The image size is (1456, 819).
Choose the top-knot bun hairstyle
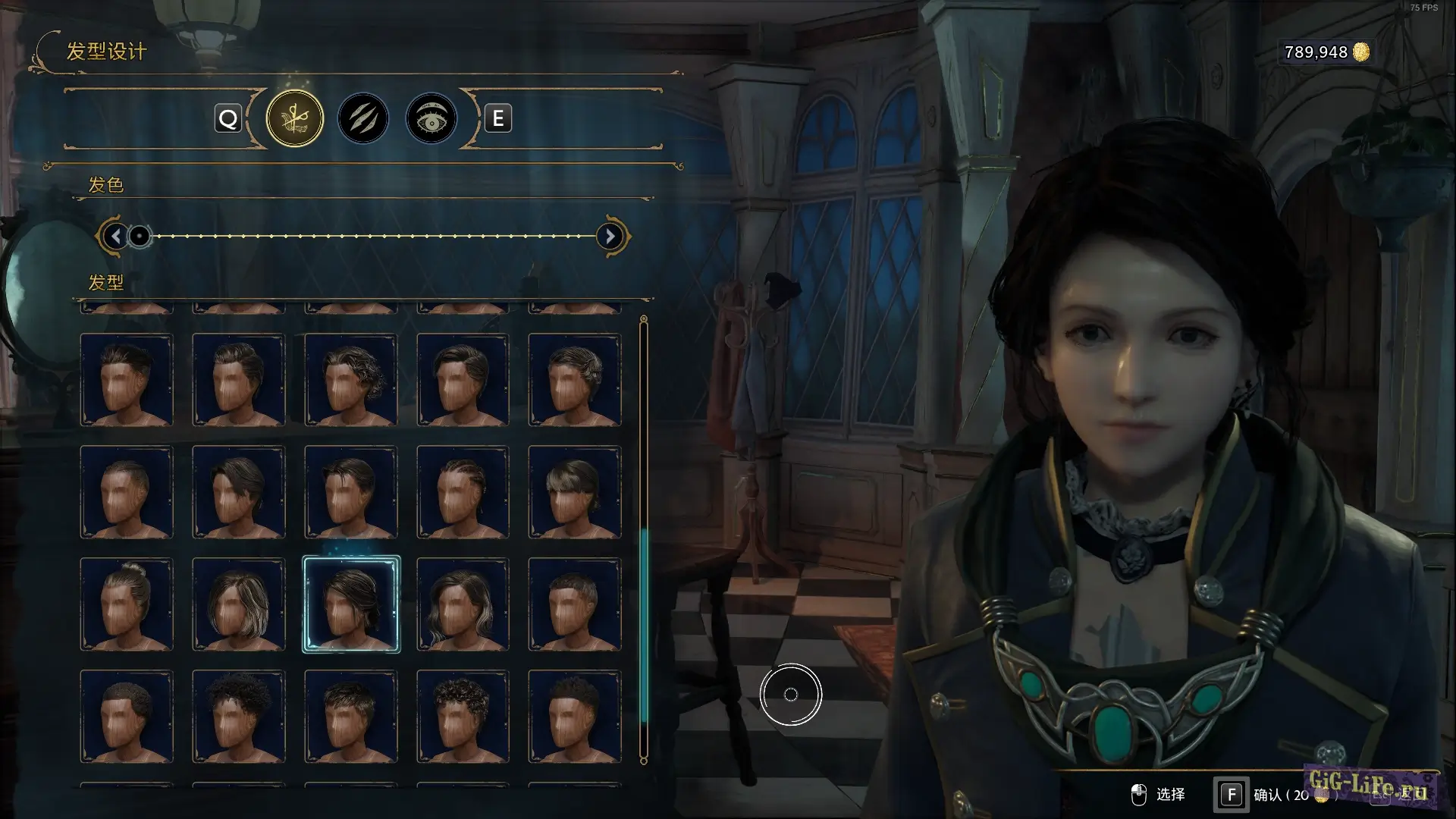[127, 604]
